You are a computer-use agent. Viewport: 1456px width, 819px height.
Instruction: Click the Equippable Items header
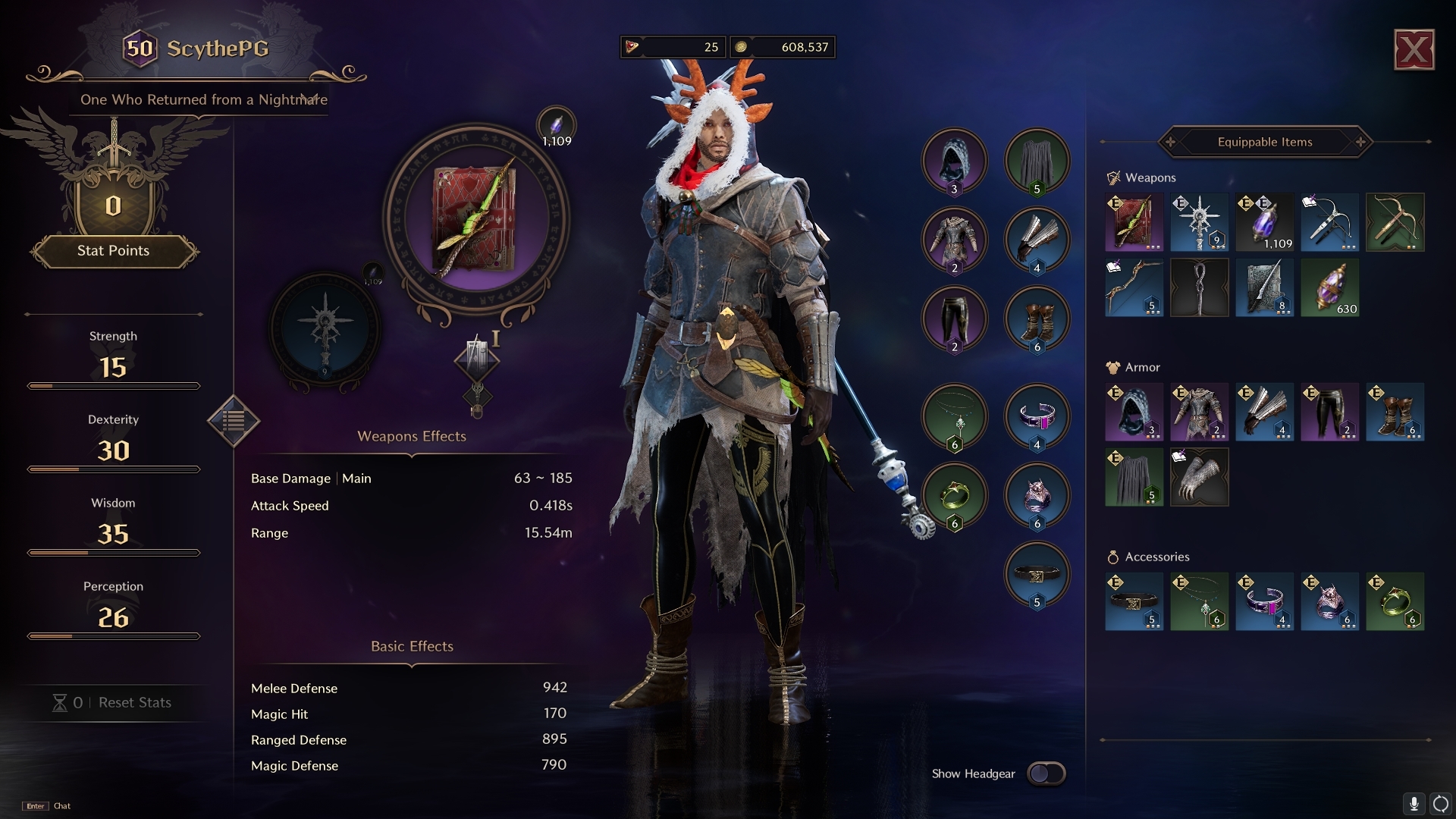click(x=1264, y=142)
